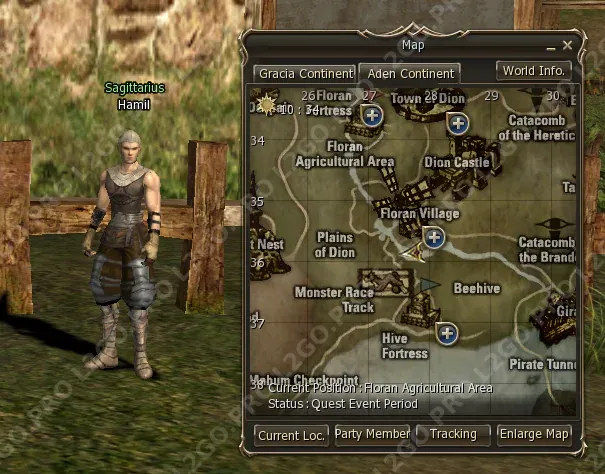
Task: Open the World Info. panel
Action: click(x=534, y=71)
